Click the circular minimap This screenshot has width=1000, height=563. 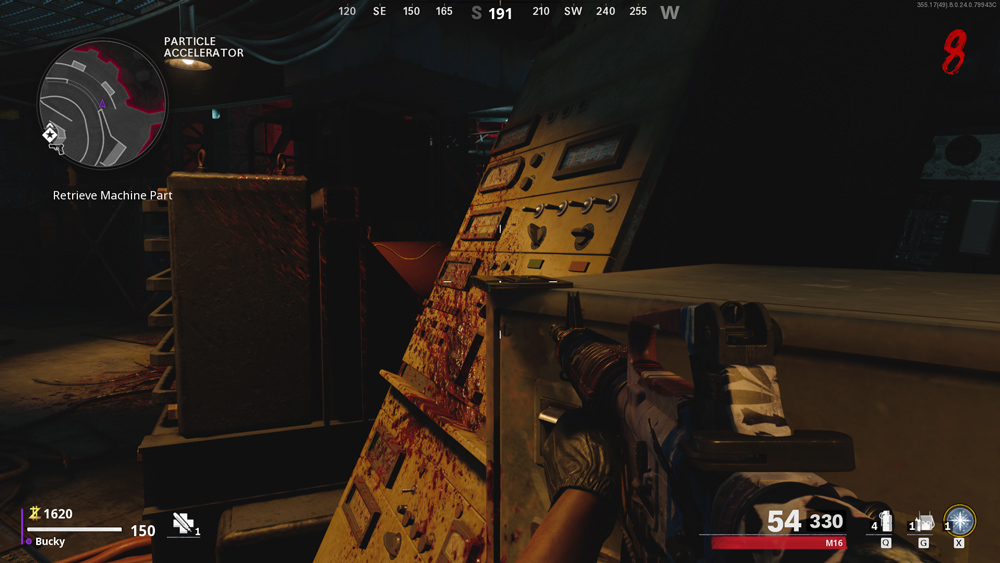coord(102,104)
